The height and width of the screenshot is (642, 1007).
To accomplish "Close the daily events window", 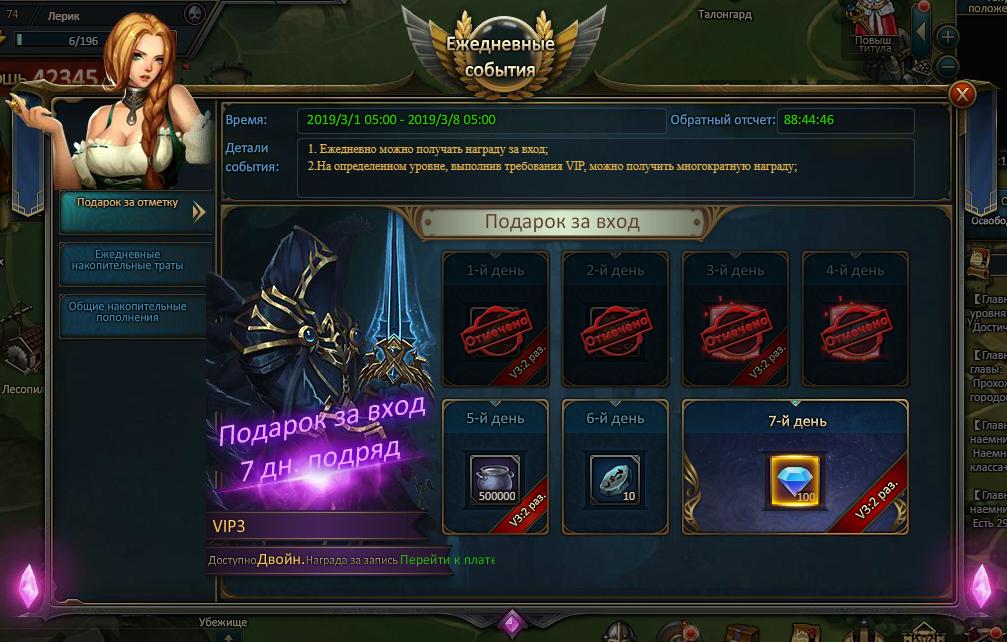I will tap(962, 95).
